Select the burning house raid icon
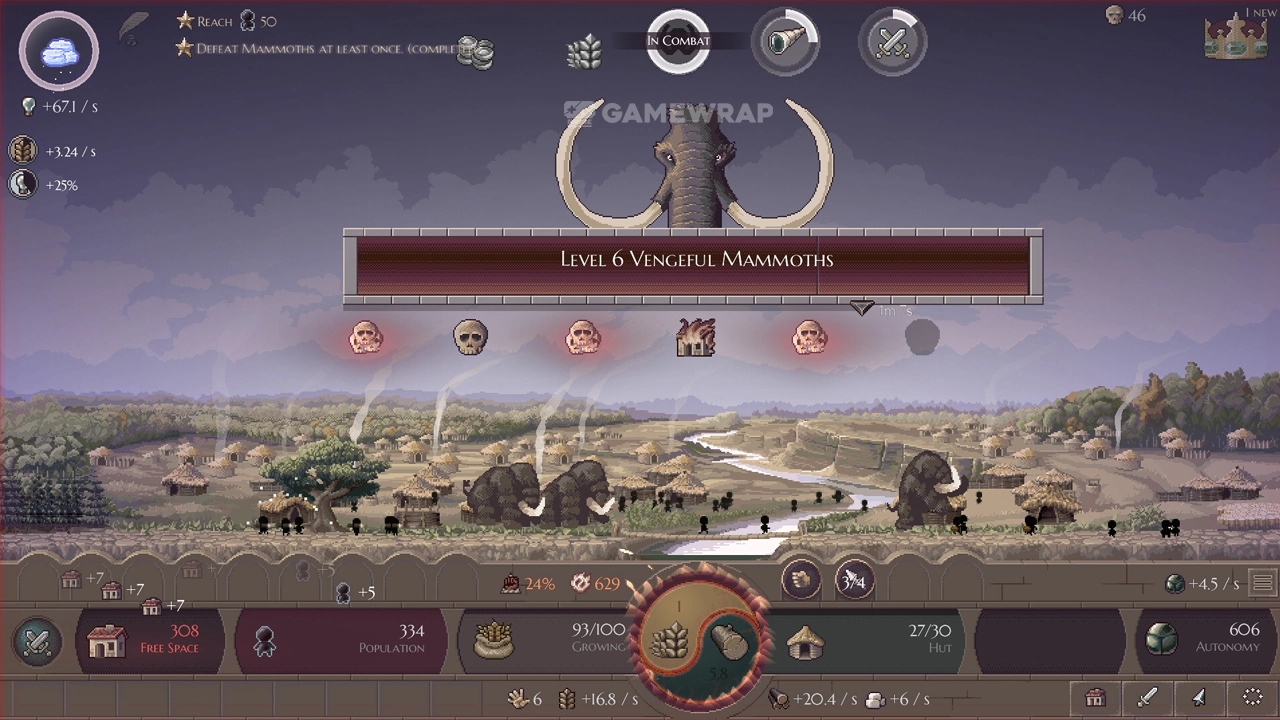 [695, 338]
